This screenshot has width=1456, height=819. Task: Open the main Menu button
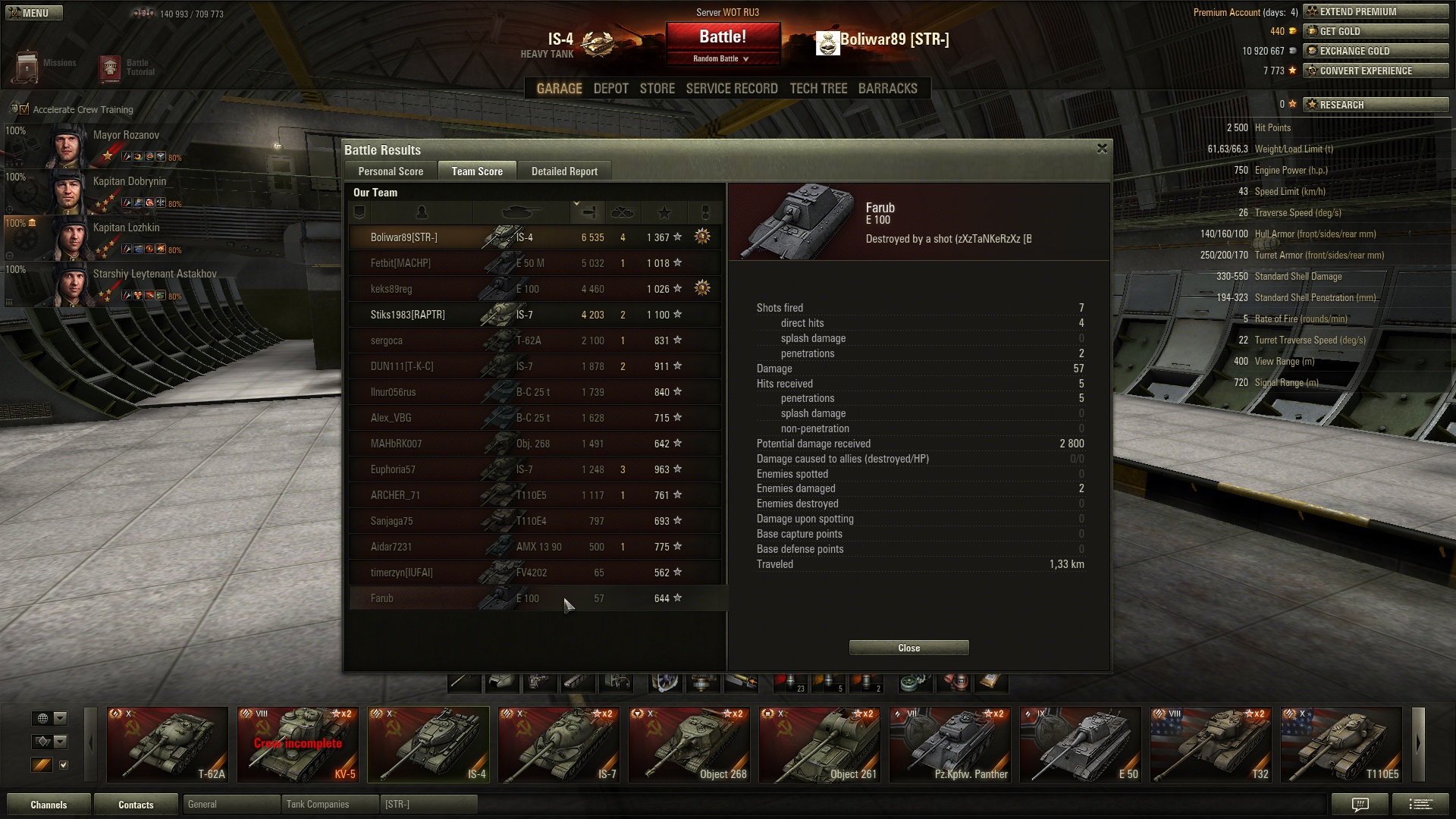click(x=34, y=13)
